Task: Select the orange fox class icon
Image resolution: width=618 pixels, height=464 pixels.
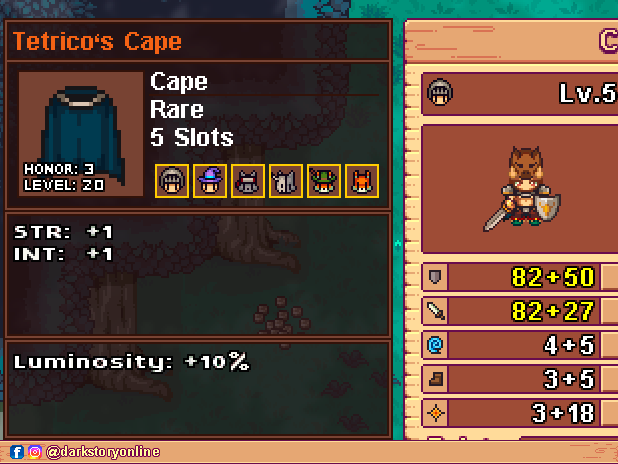Action: coord(362,181)
